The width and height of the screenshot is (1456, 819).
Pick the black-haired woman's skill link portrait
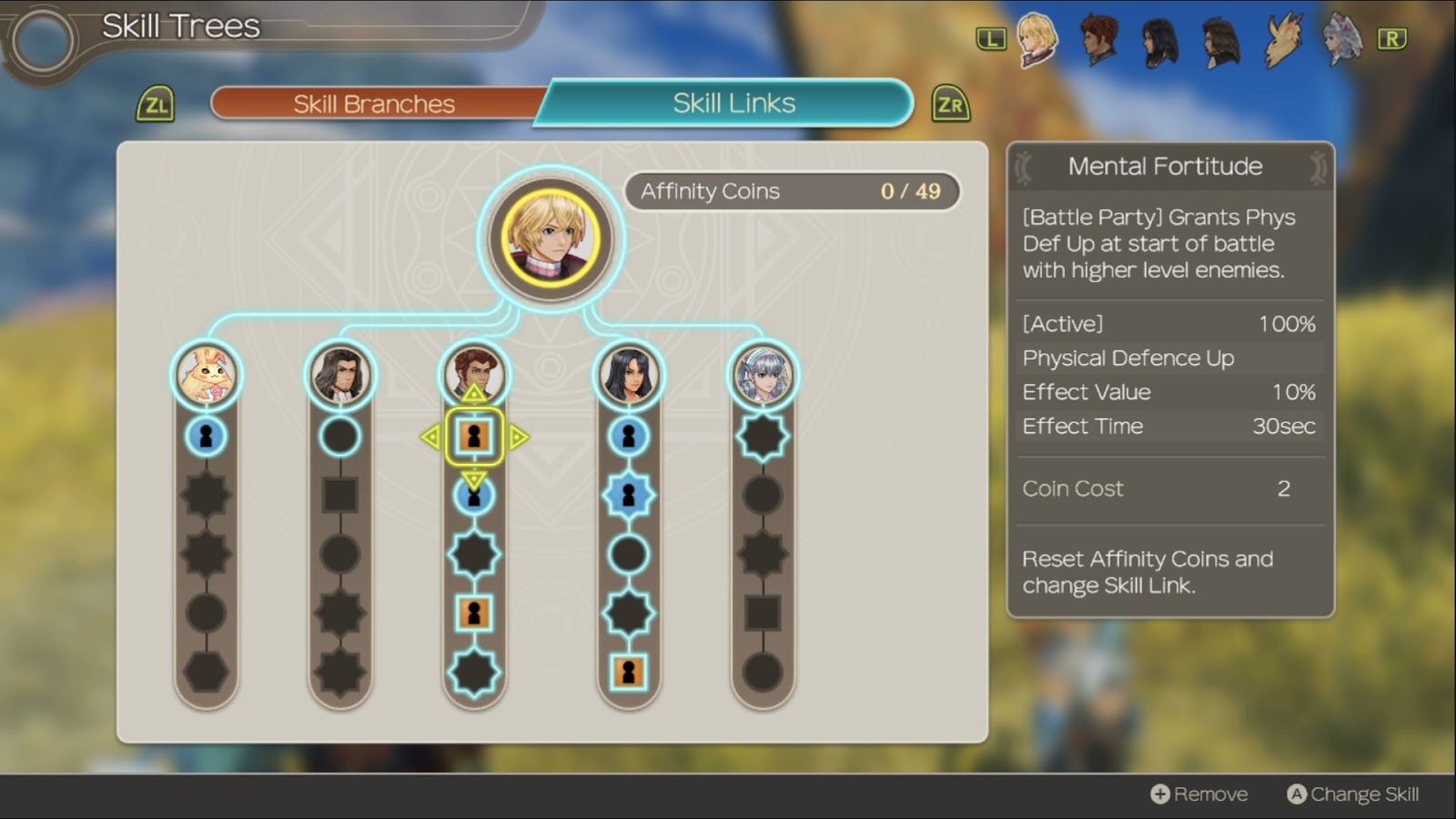628,375
